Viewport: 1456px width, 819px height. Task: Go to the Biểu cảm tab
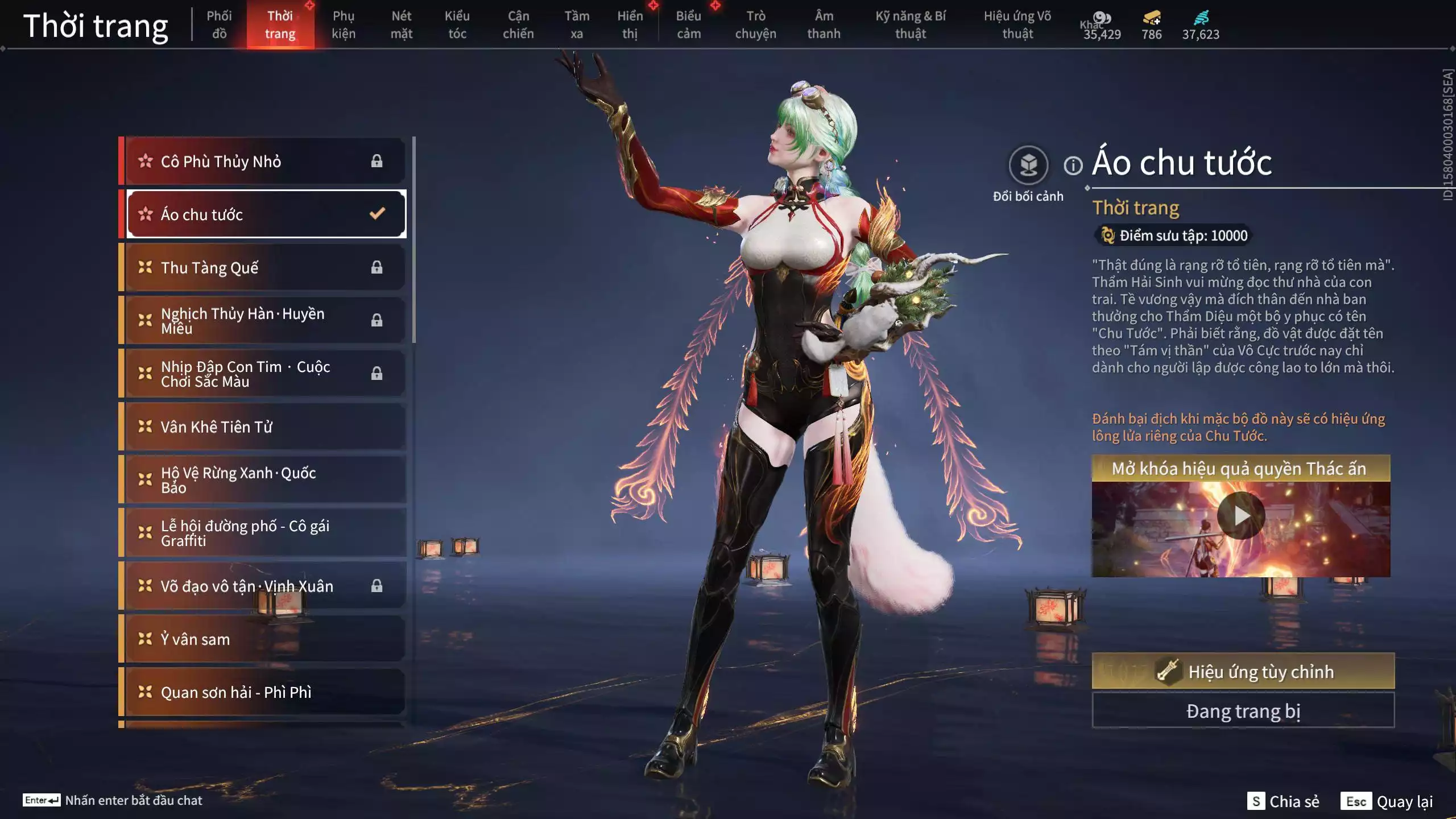pyautogui.click(x=688, y=25)
